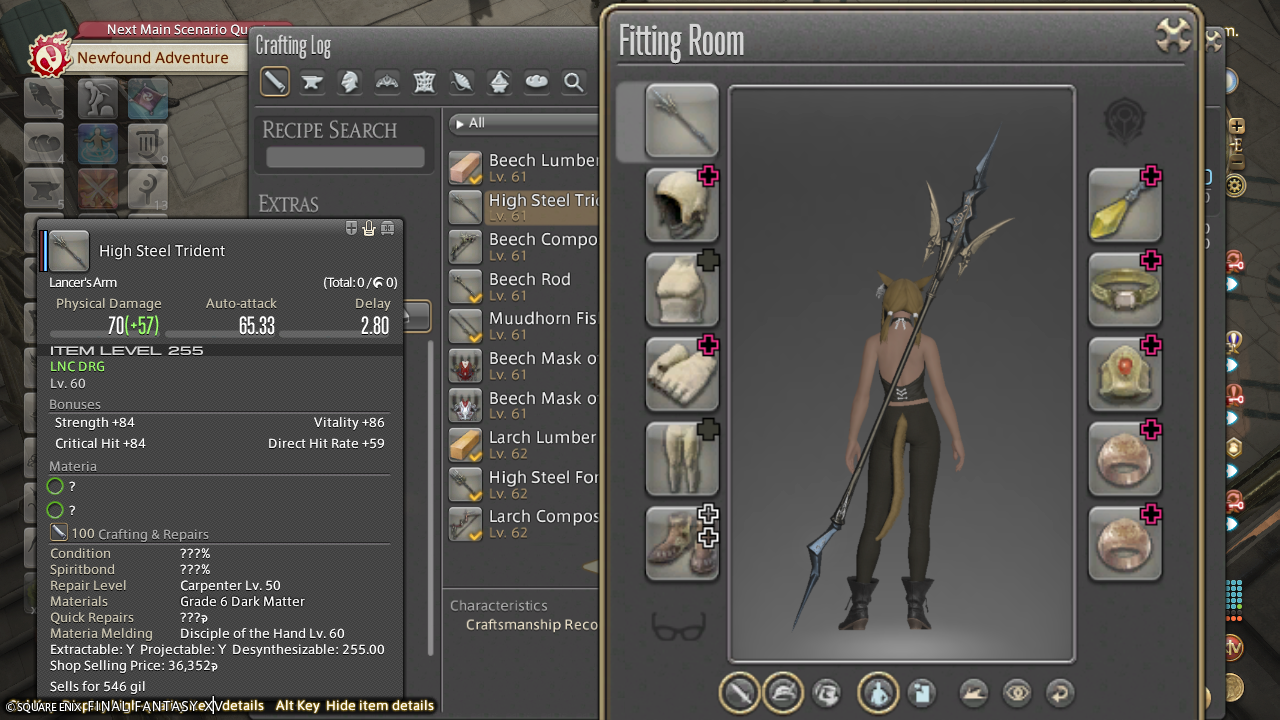Expand the All recipe filter dropdown

tap(522, 123)
